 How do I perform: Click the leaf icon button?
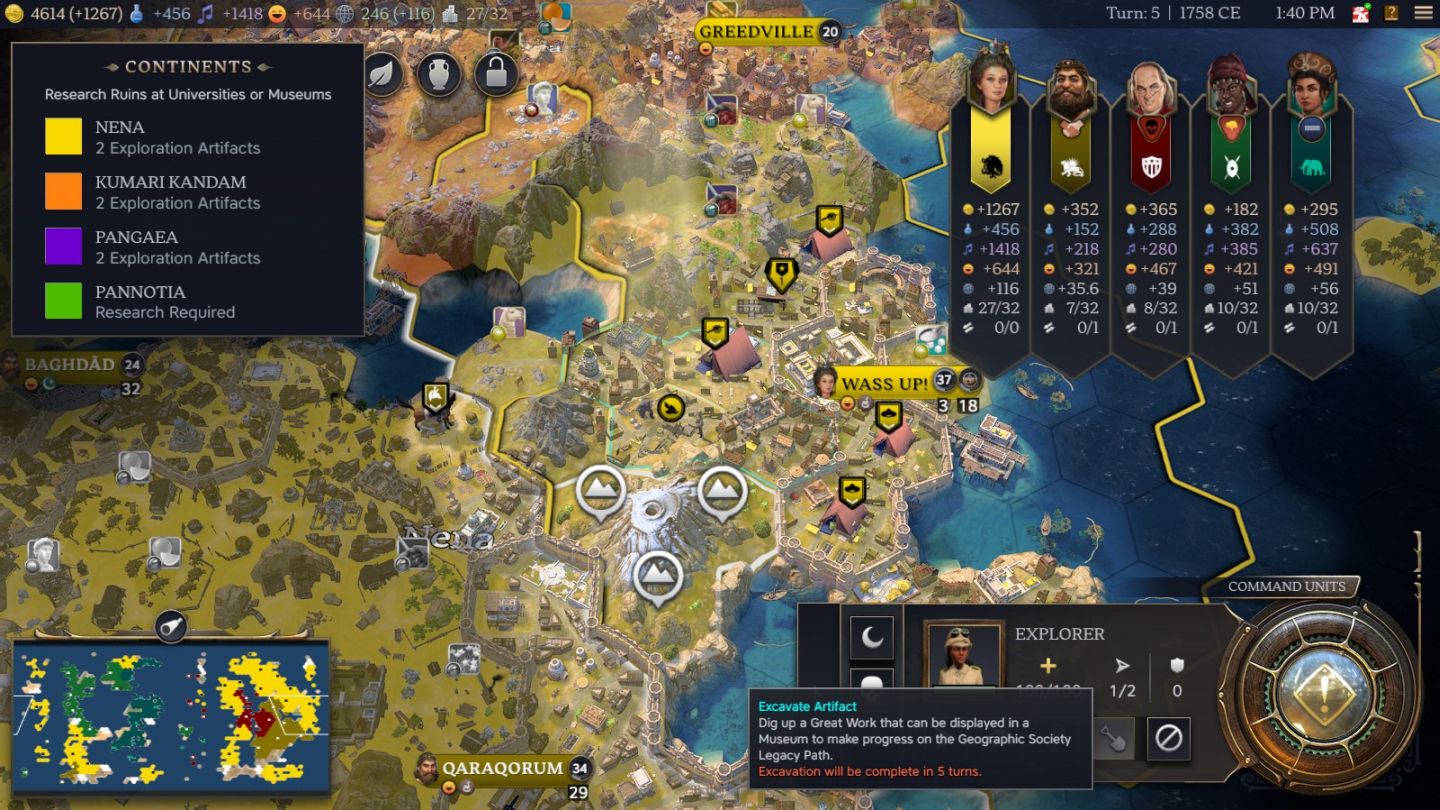(x=383, y=73)
